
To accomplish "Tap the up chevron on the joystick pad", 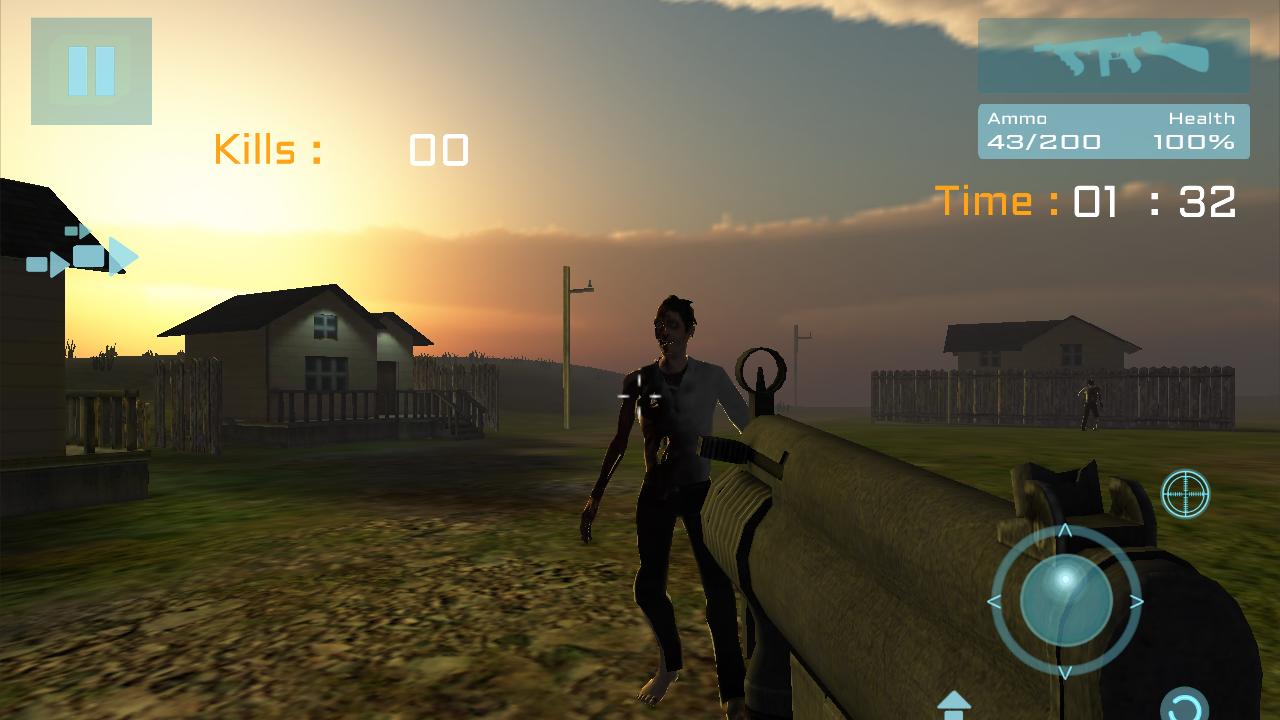I will click(x=1066, y=530).
